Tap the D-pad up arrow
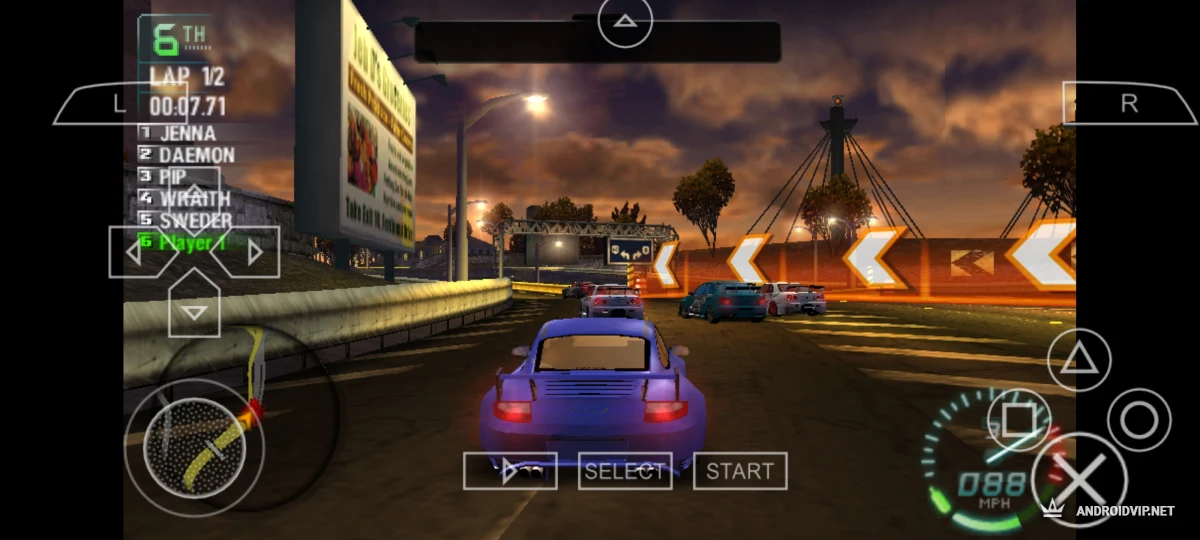The width and height of the screenshot is (1200, 540). pyautogui.click(x=195, y=197)
